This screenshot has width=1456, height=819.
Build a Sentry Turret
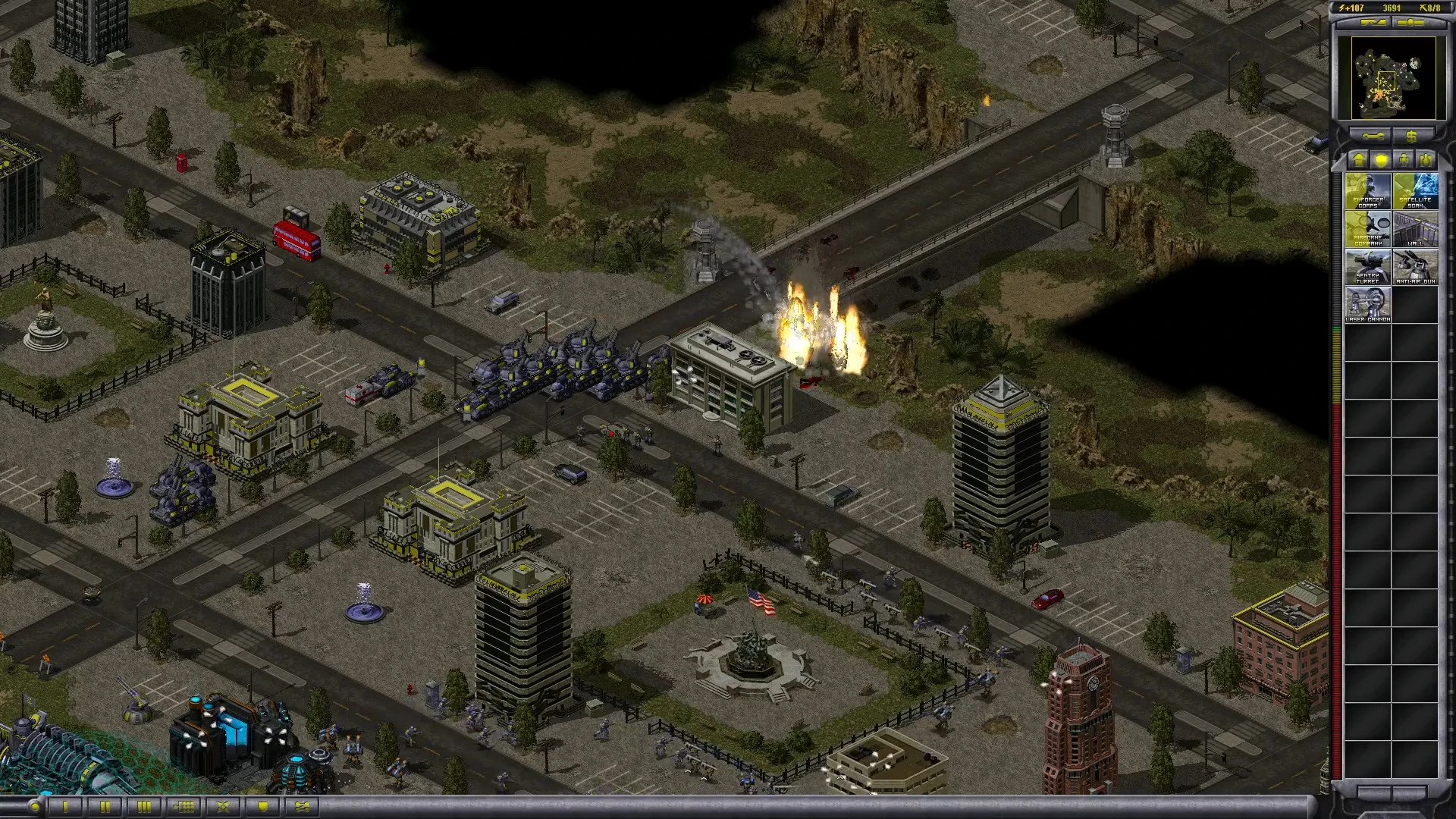click(1368, 267)
